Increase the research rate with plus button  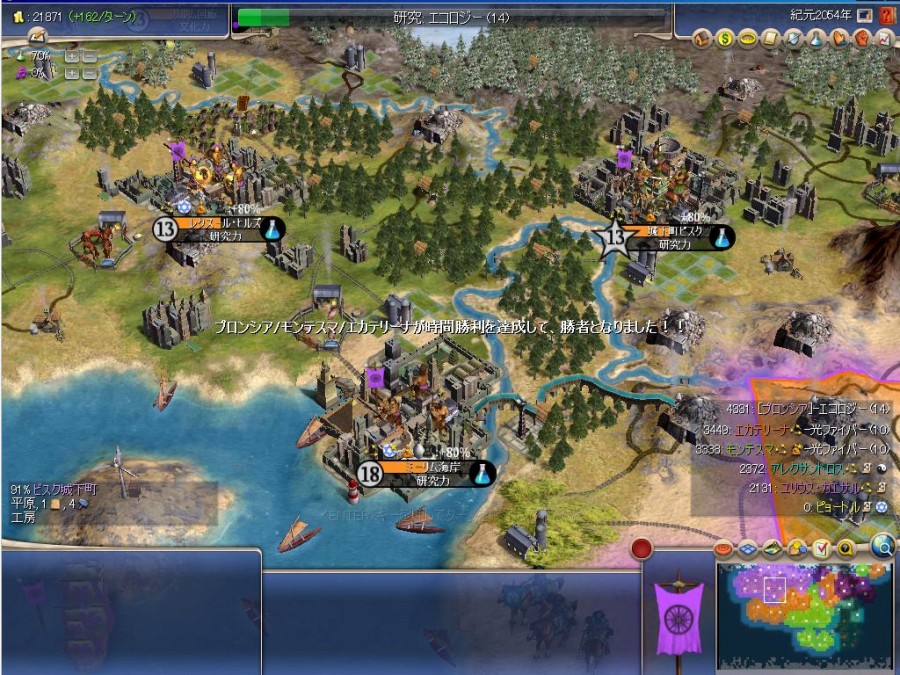pos(71,56)
